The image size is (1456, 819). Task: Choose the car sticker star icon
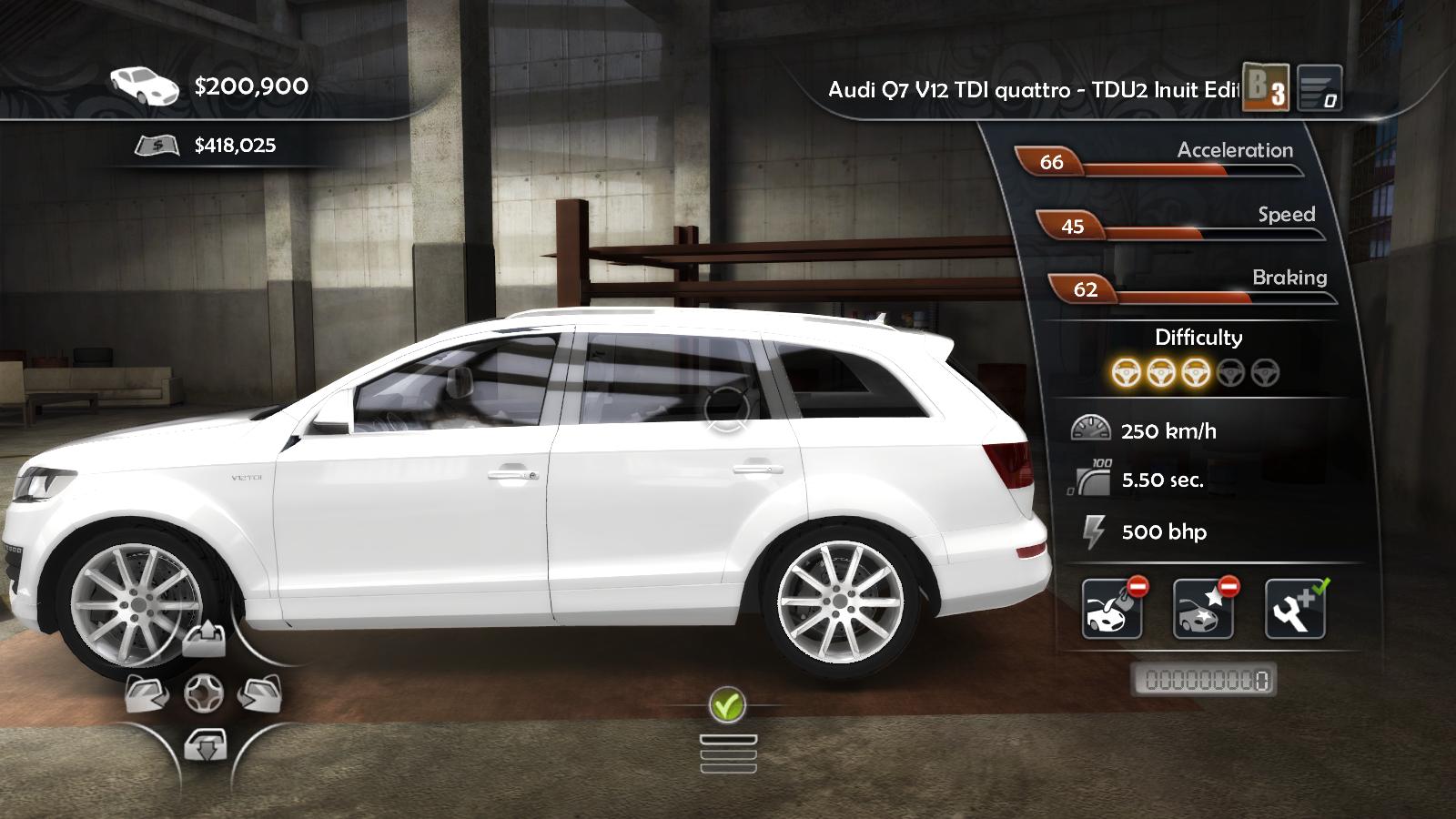(x=1203, y=609)
